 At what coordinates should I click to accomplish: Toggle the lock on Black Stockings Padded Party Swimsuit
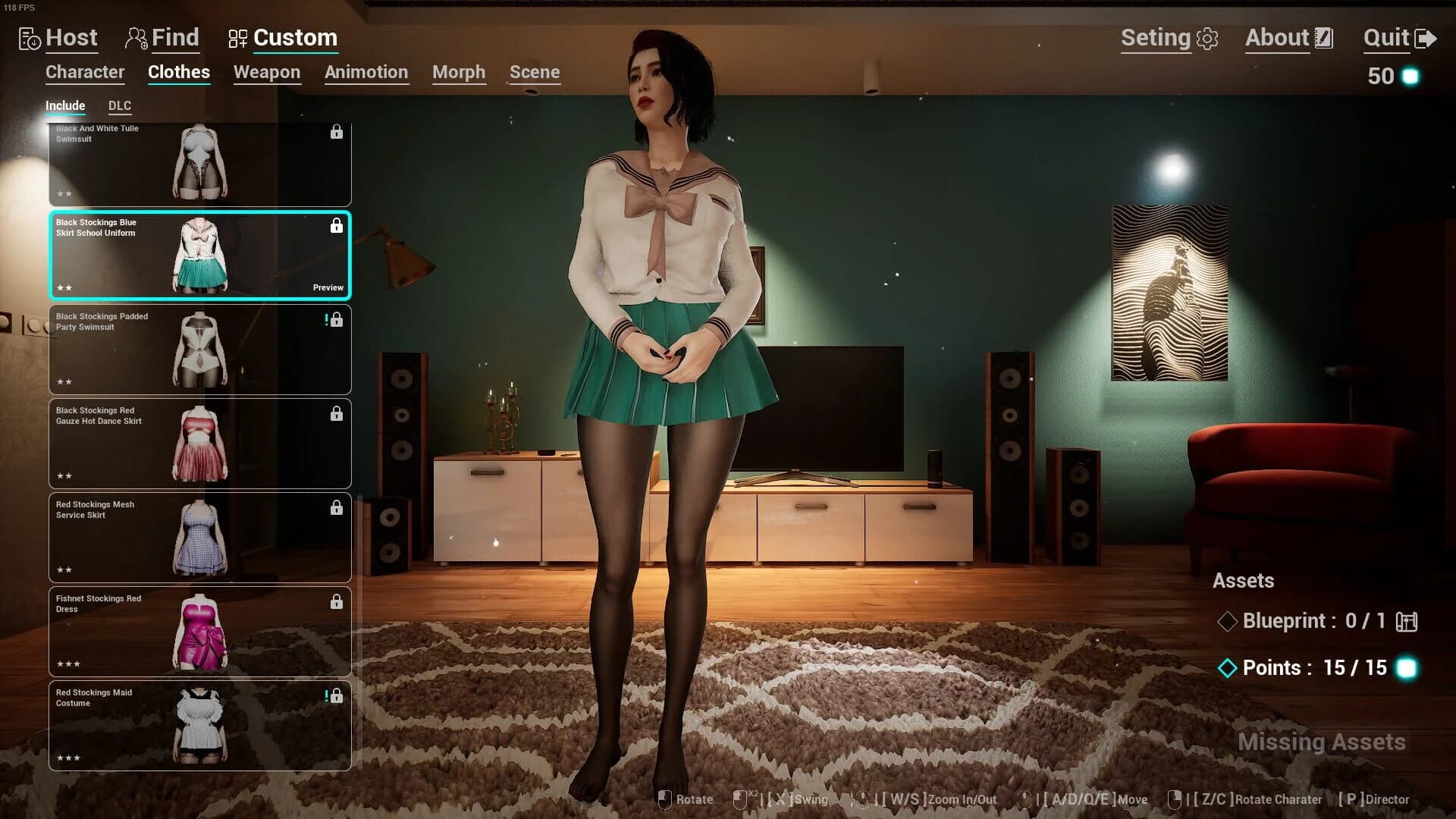(337, 319)
